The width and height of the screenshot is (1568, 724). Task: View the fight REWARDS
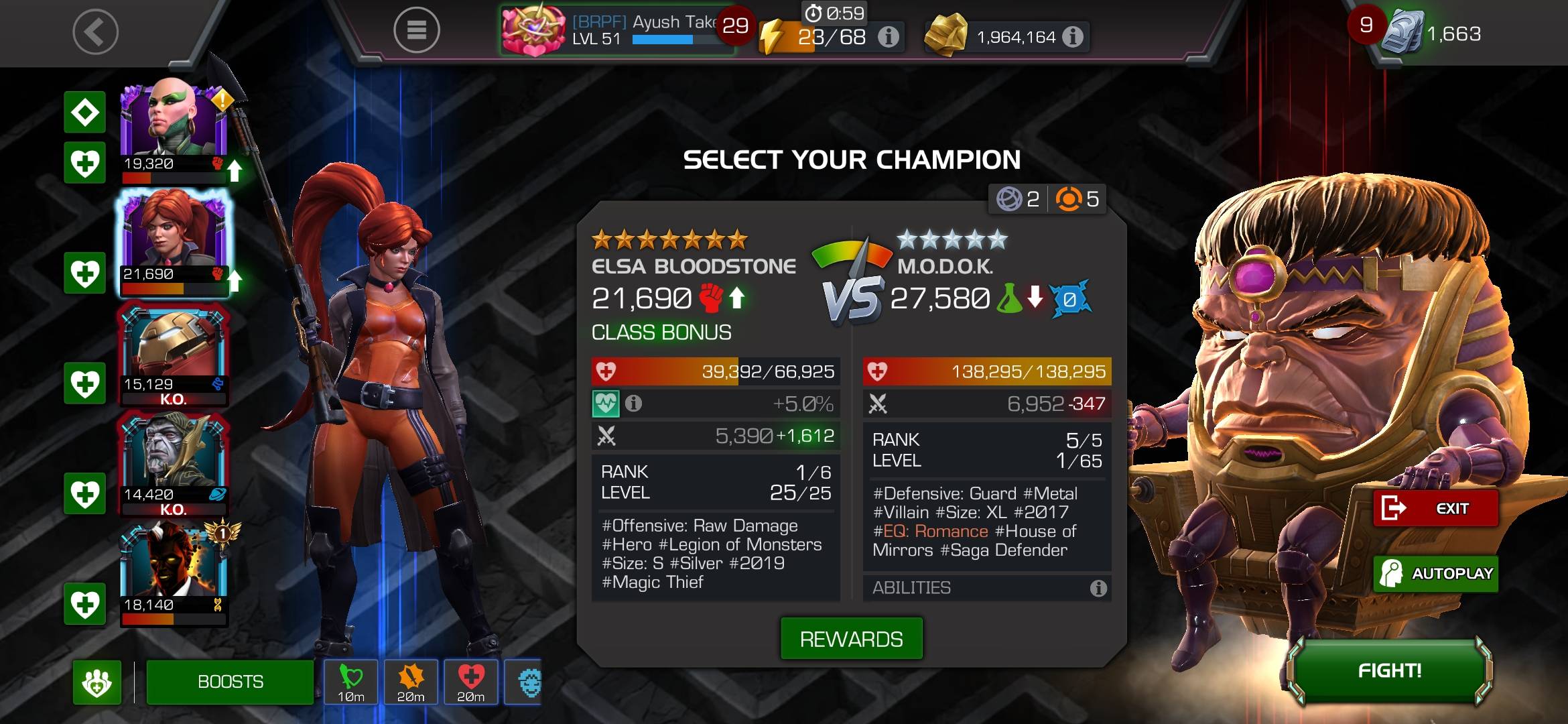(x=851, y=639)
